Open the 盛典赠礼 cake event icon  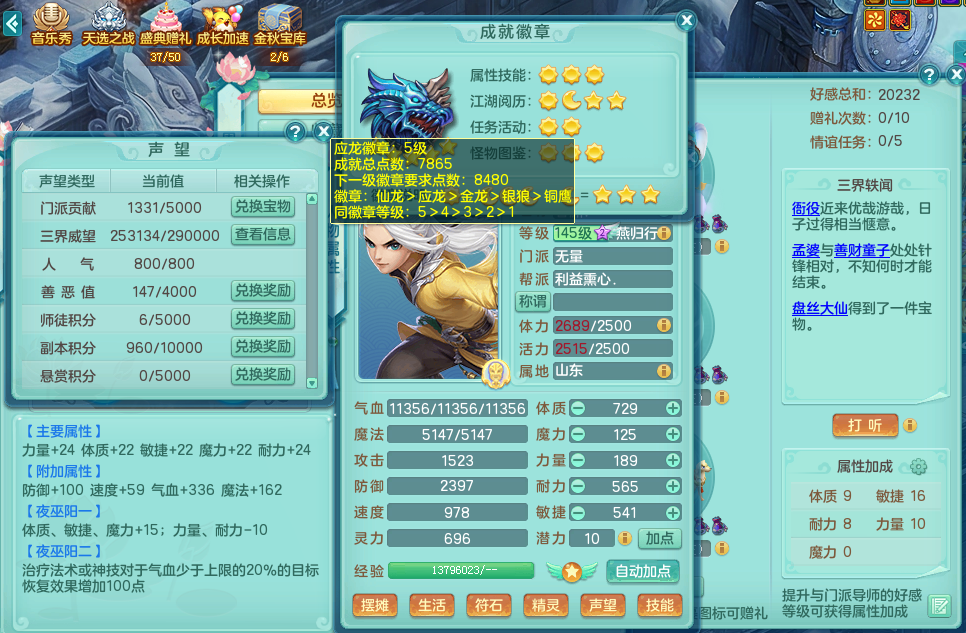pyautogui.click(x=165, y=24)
